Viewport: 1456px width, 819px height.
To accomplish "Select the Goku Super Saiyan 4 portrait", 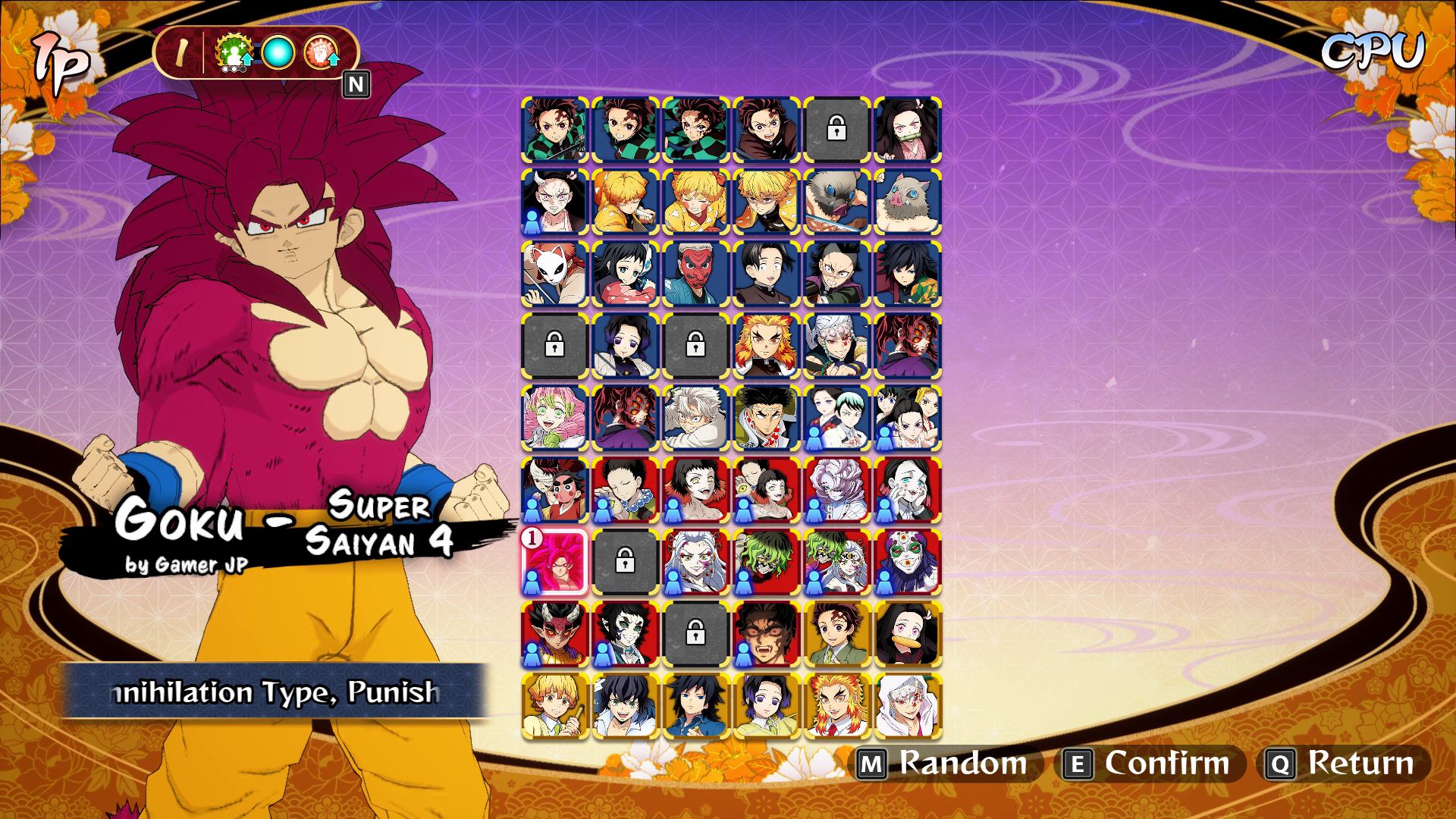I will point(554,562).
